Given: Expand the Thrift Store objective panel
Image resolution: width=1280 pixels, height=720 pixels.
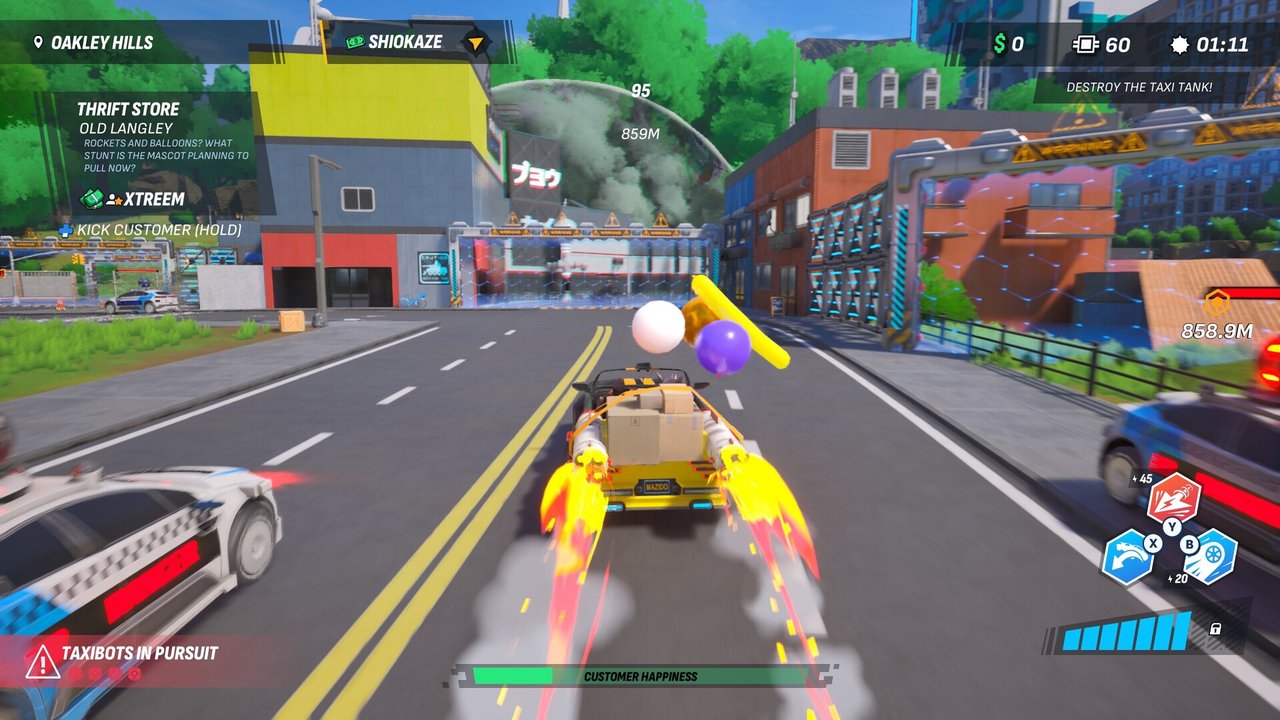Looking at the screenshot, I should click(x=130, y=108).
